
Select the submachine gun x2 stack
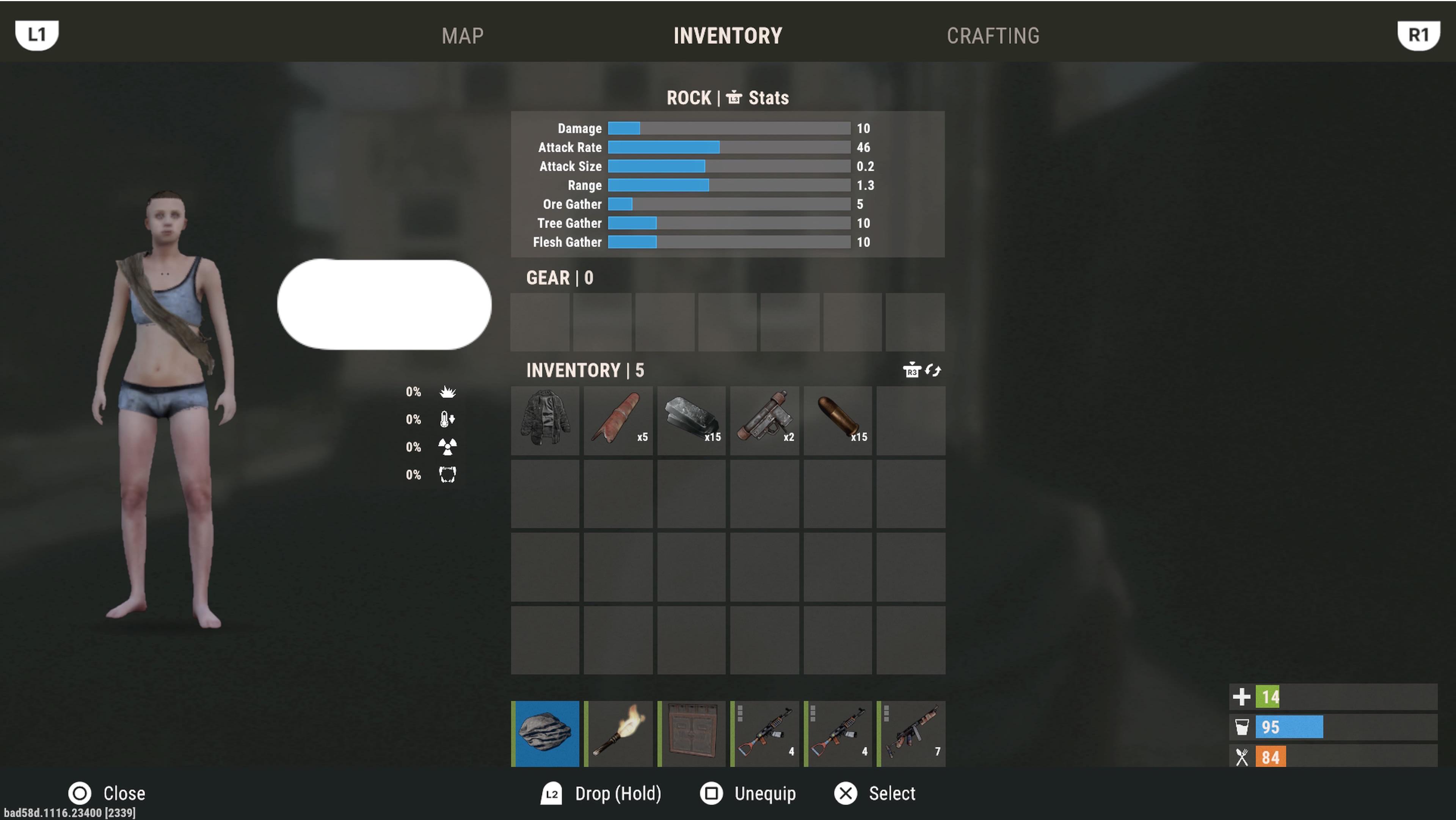764,420
